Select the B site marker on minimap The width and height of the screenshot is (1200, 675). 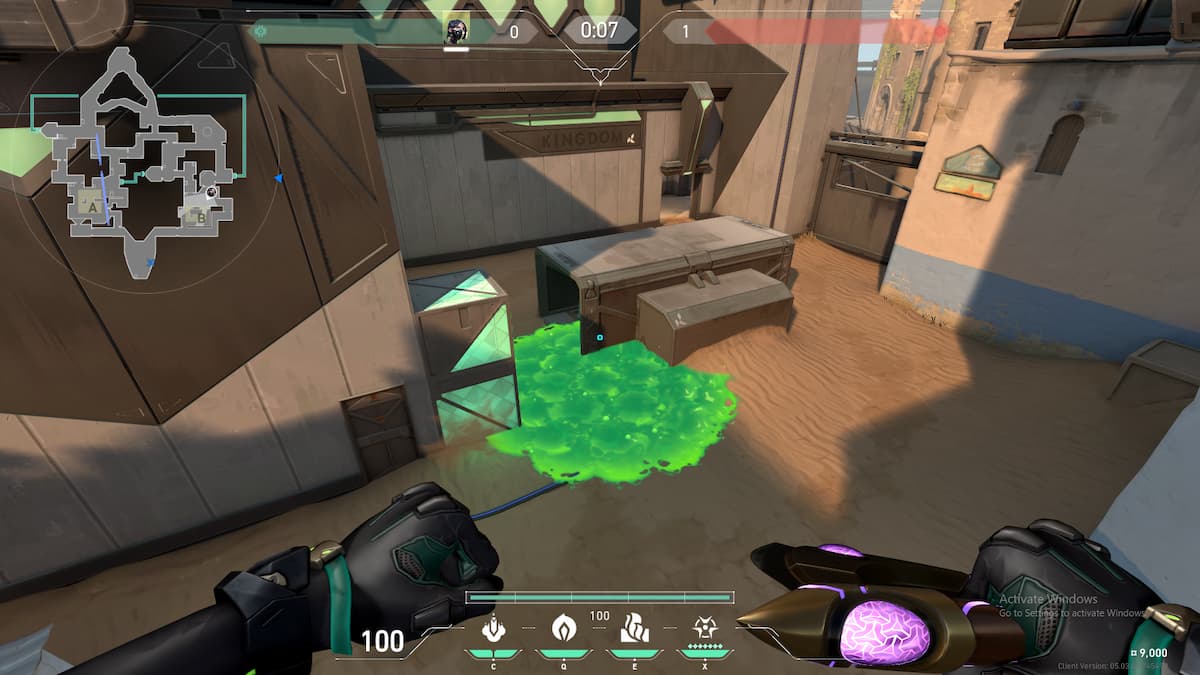pos(201,213)
